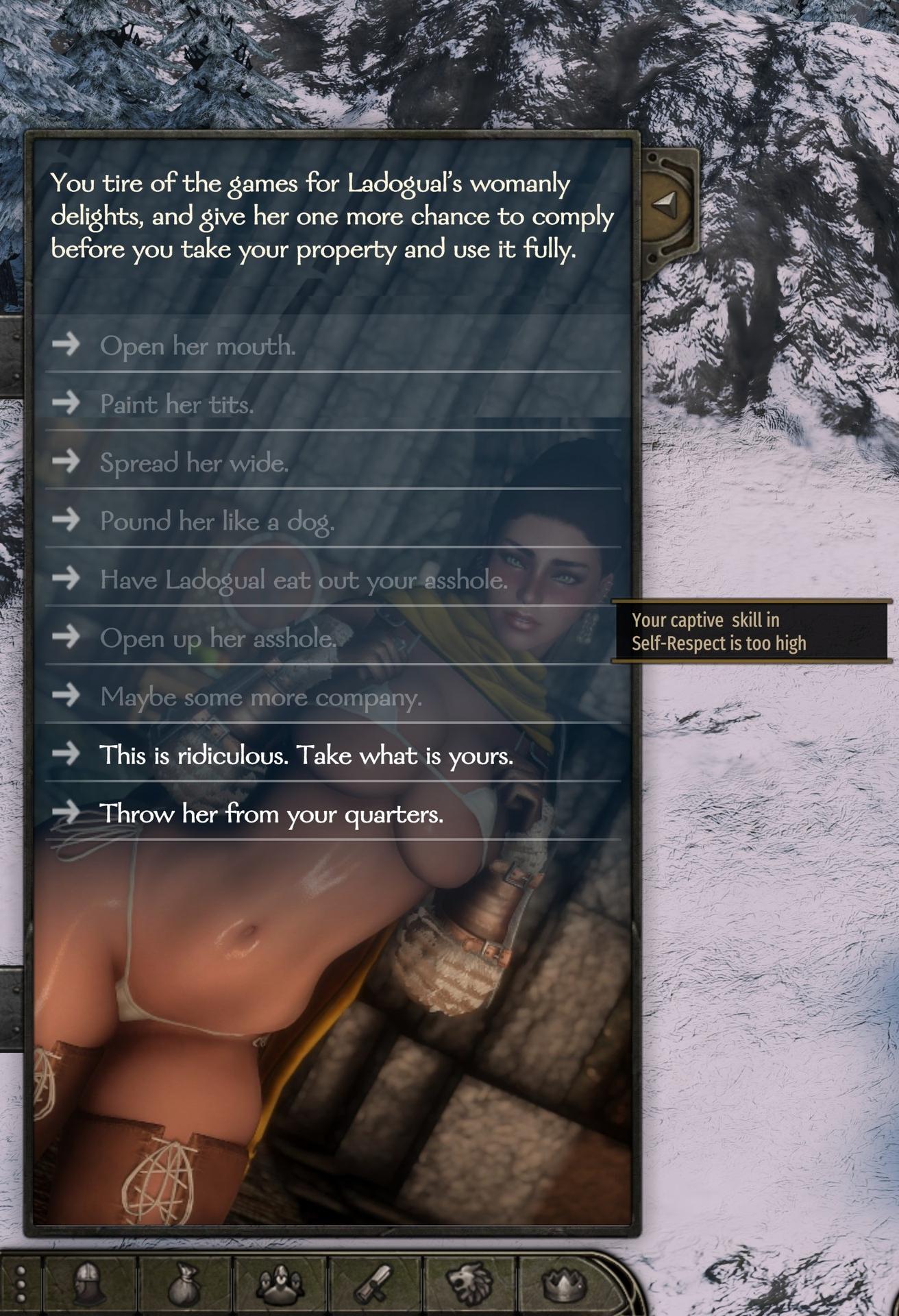The image size is (899, 1316).
Task: Collapse the menu panel with the arrow button
Action: click(665, 204)
